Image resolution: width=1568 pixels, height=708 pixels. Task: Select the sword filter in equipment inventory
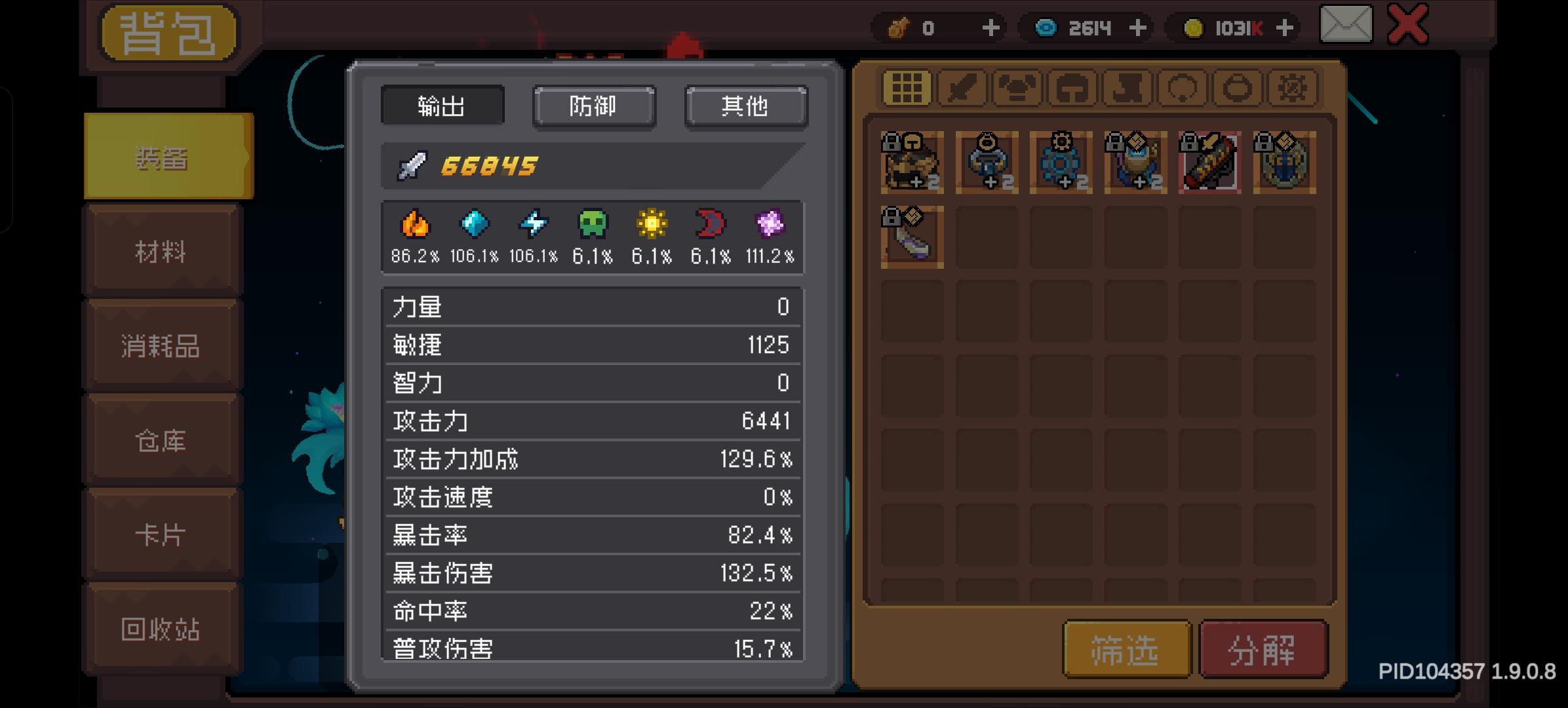(962, 88)
